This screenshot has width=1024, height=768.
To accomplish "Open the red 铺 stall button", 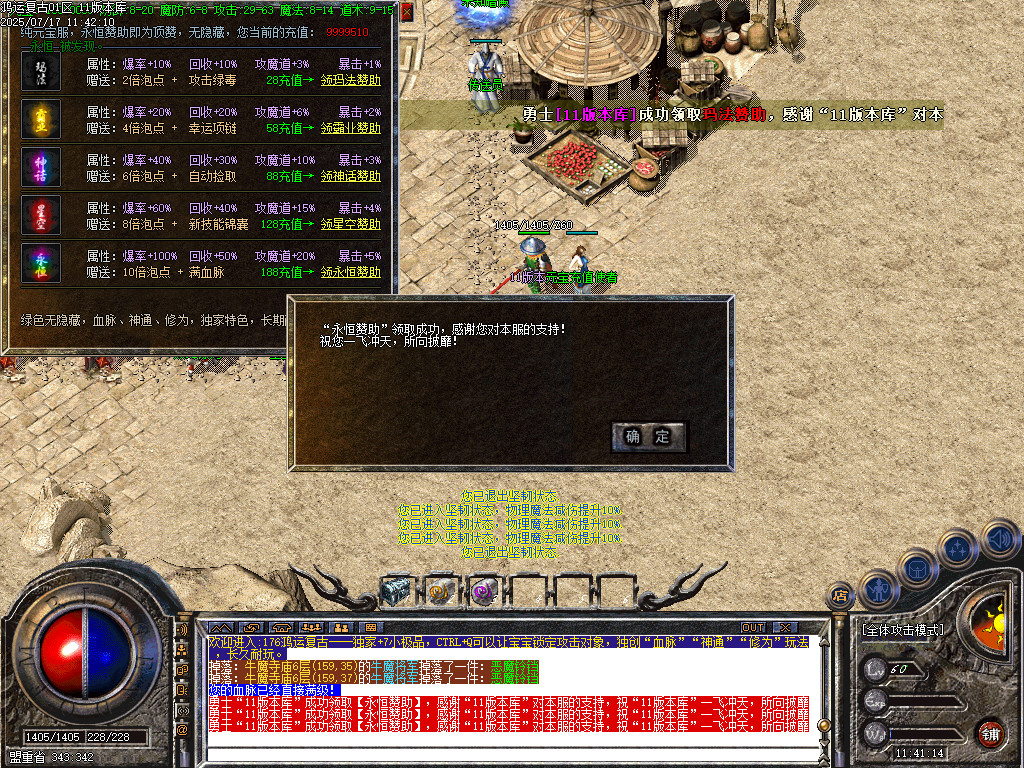I will coord(990,733).
